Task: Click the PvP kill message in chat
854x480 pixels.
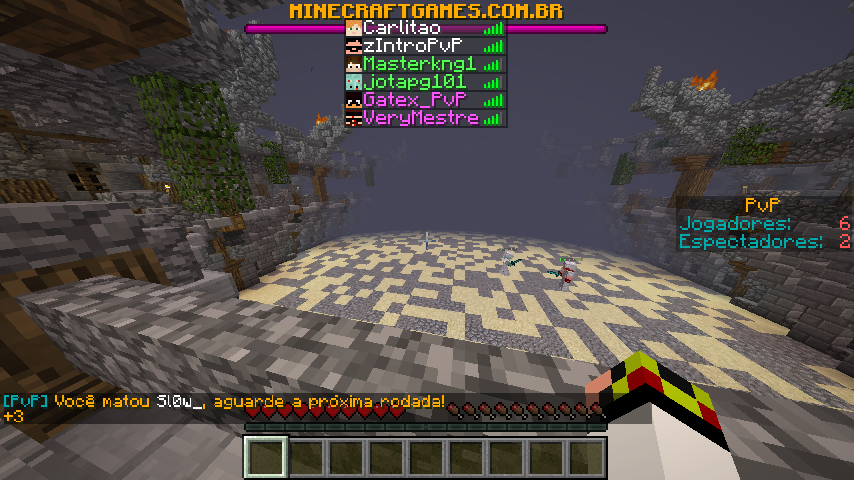Action: pos(223,402)
